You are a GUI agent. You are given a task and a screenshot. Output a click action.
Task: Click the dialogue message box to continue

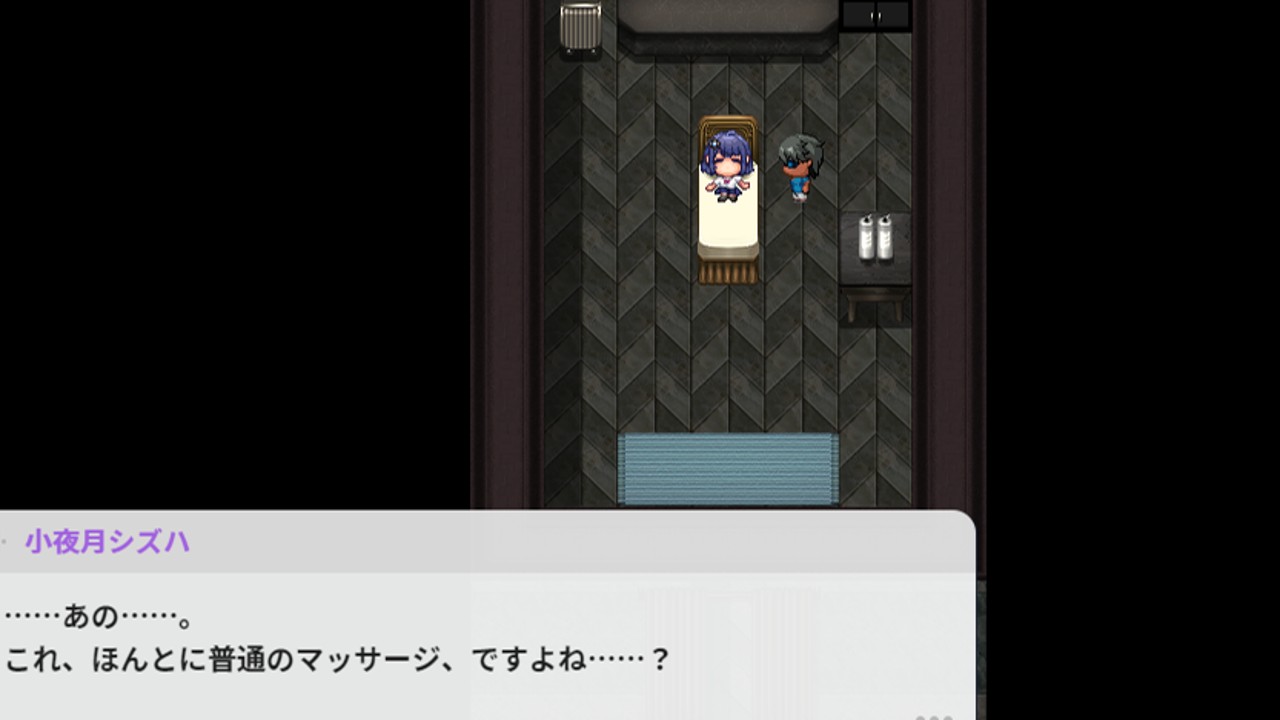(487, 640)
